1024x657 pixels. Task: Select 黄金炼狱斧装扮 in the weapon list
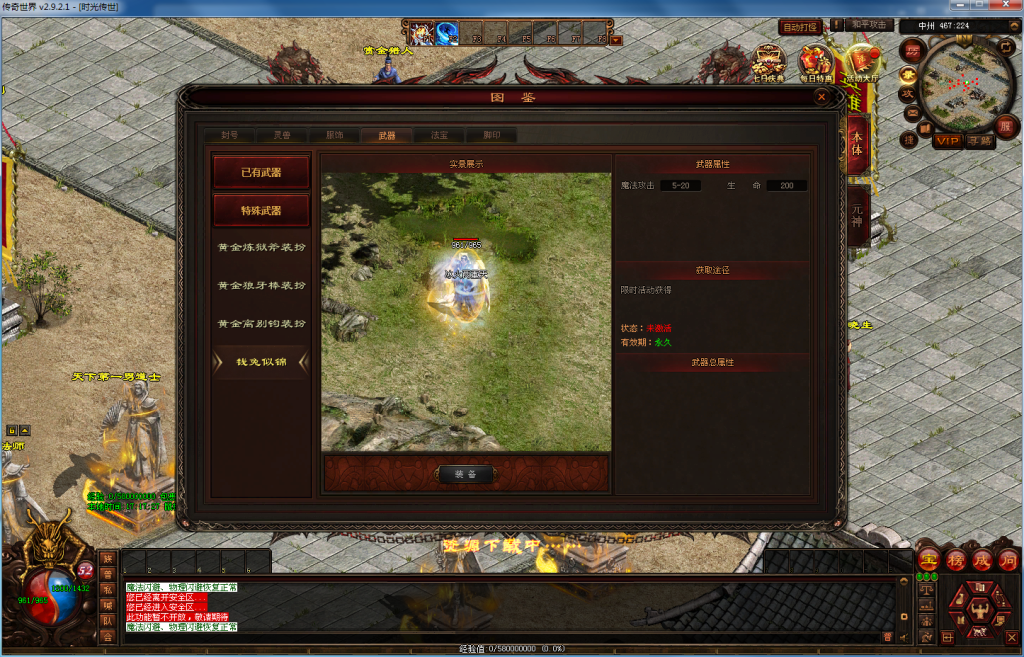pos(261,247)
